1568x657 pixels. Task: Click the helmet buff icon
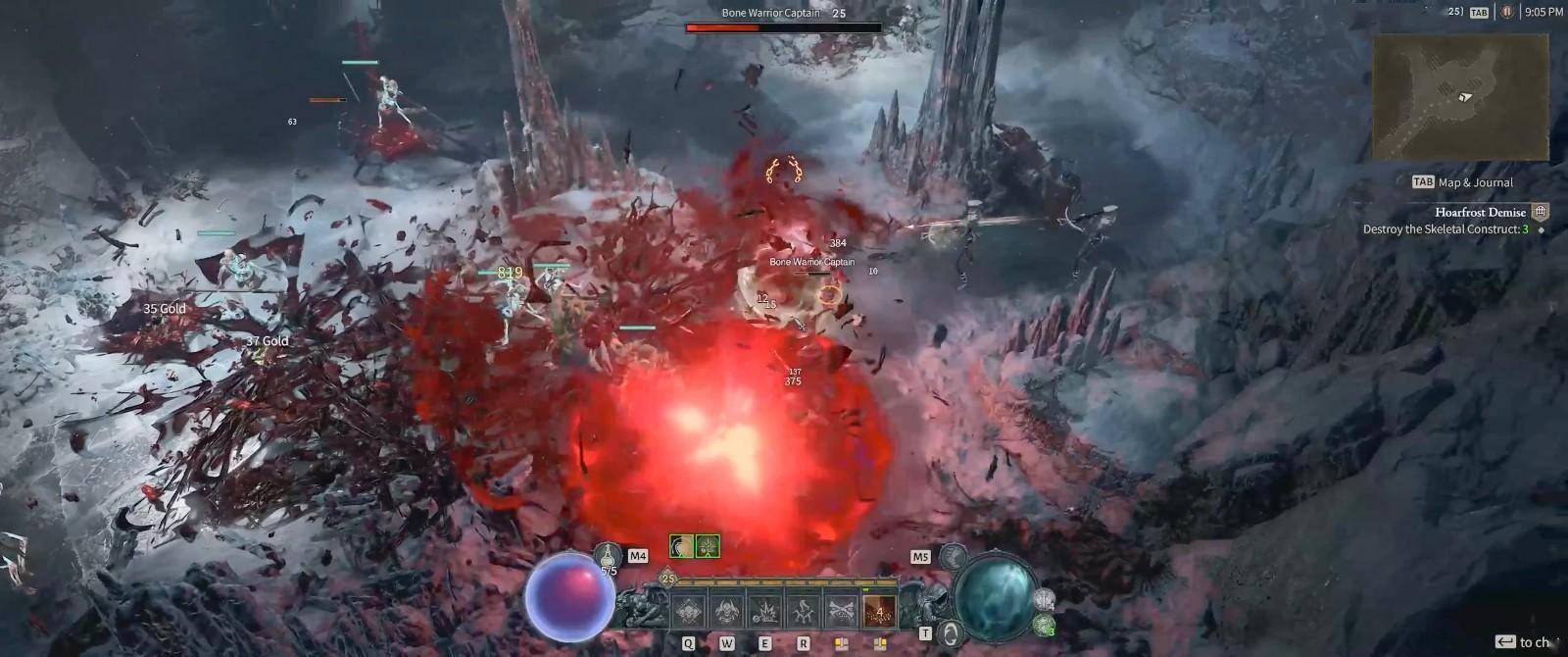pos(682,546)
